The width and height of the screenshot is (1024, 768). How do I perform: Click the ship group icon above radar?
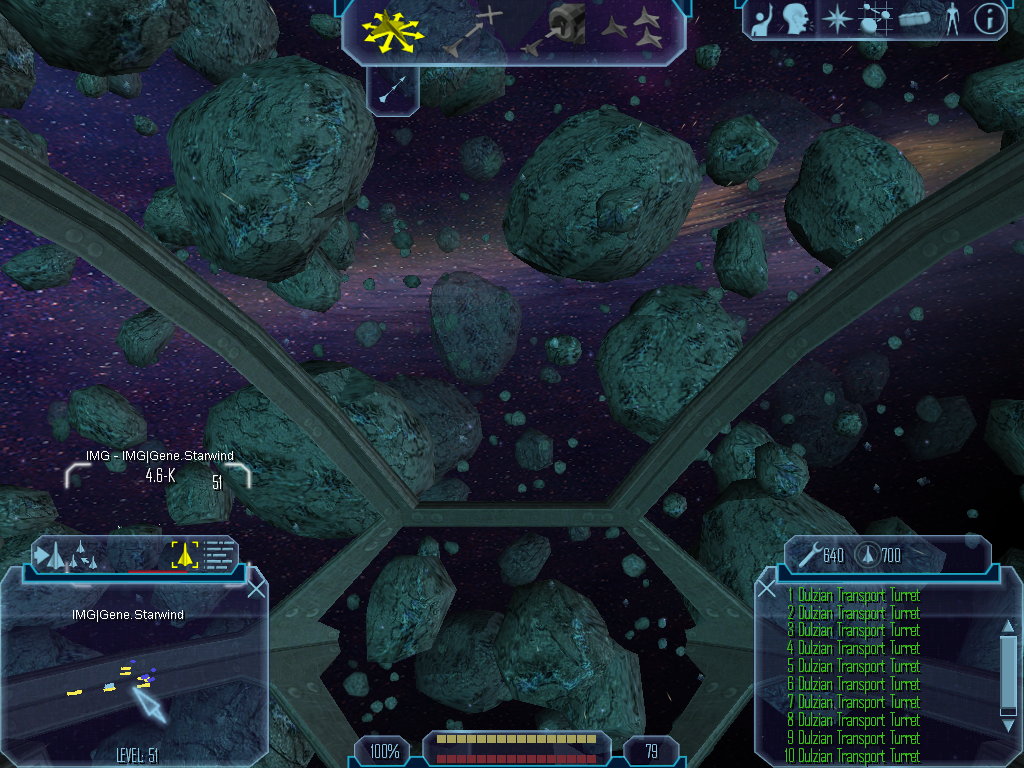tap(62, 555)
